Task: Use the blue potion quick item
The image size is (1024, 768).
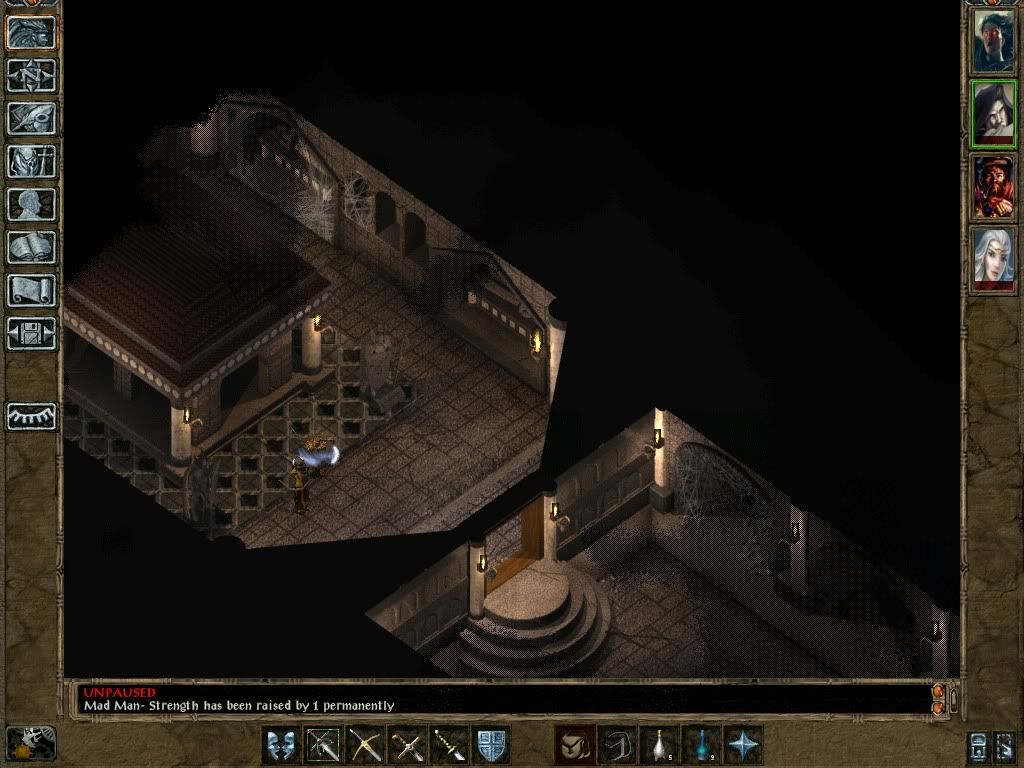Action: 701,745
